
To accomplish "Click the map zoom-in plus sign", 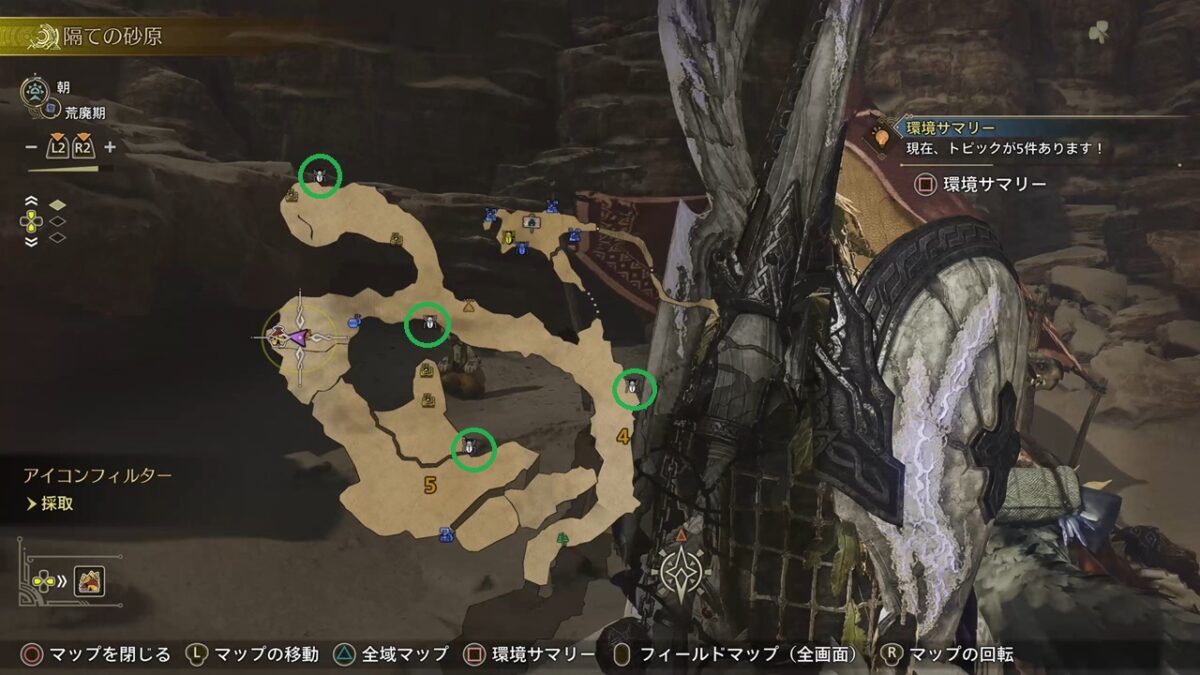I will pyautogui.click(x=110, y=147).
